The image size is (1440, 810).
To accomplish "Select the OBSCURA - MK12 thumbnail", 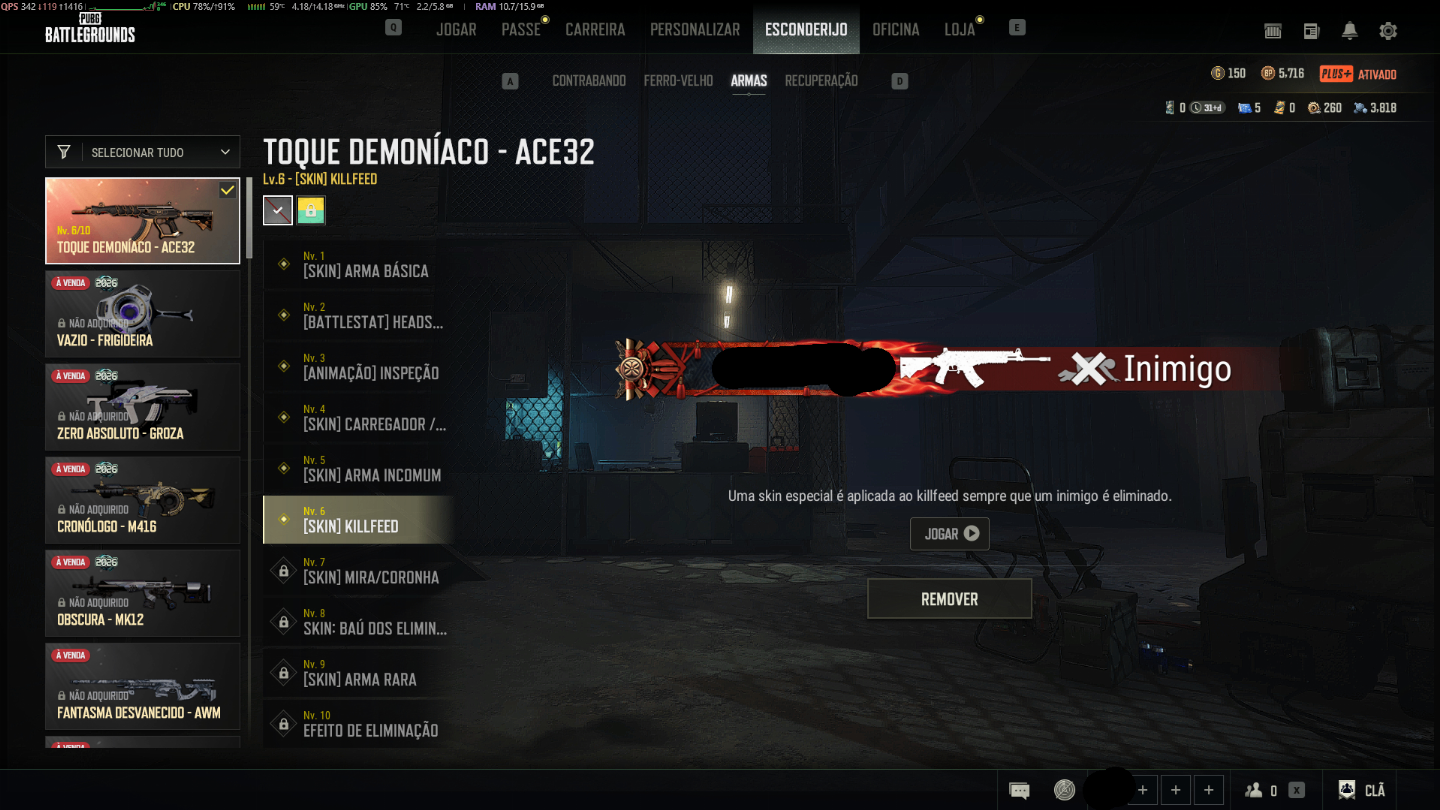I will point(142,592).
